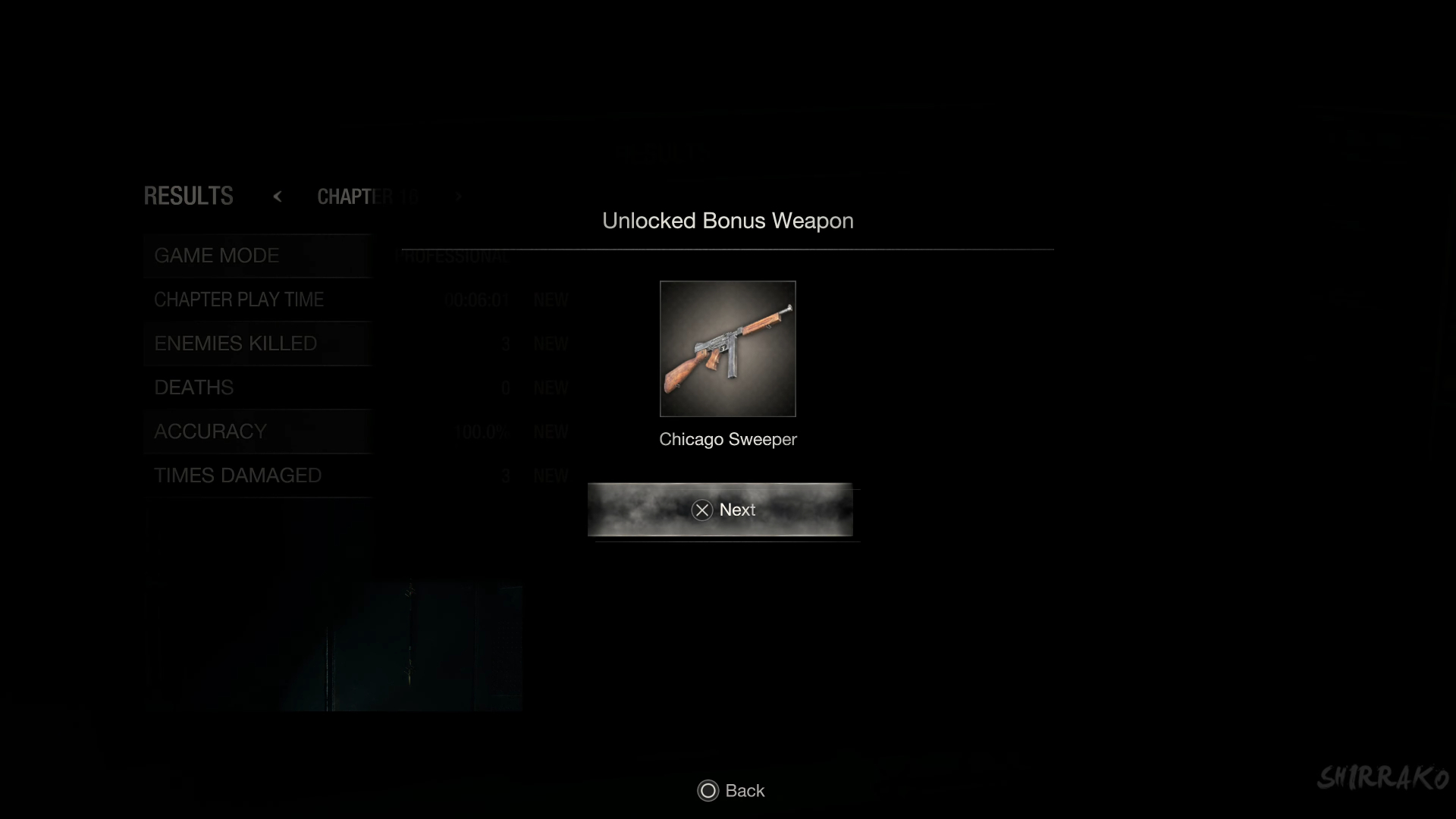The height and width of the screenshot is (819, 1456).
Task: Continue with the Next button
Action: pyautogui.click(x=720, y=510)
